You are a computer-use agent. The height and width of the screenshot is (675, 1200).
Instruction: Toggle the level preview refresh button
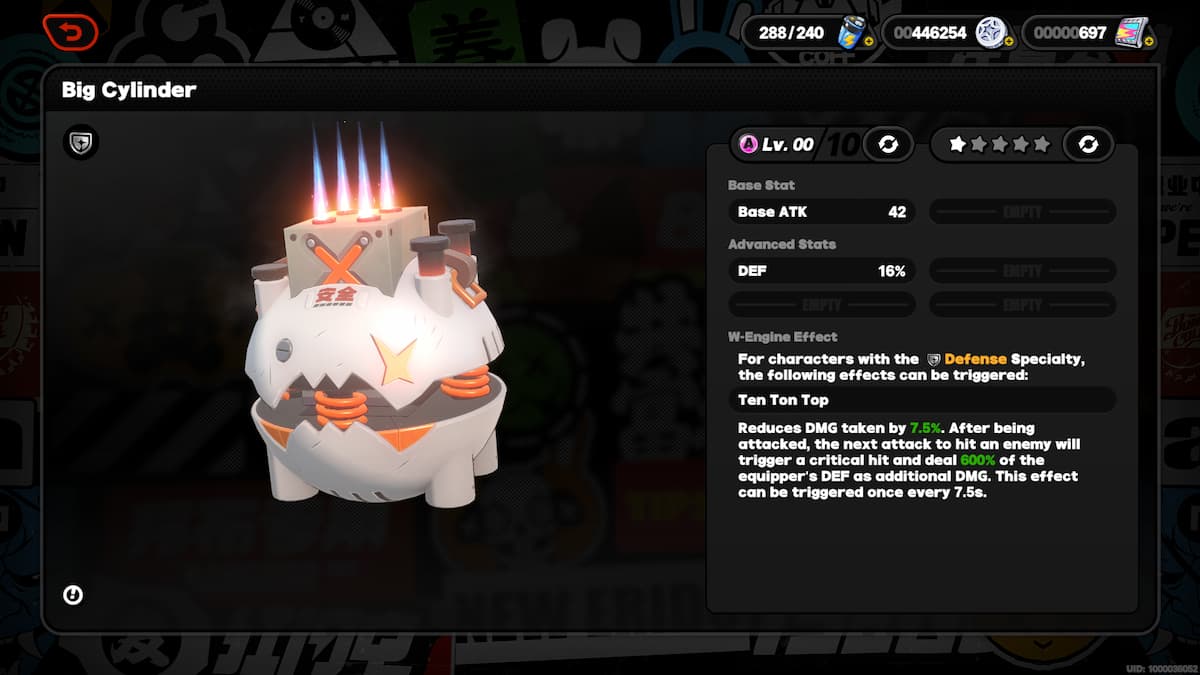[887, 144]
